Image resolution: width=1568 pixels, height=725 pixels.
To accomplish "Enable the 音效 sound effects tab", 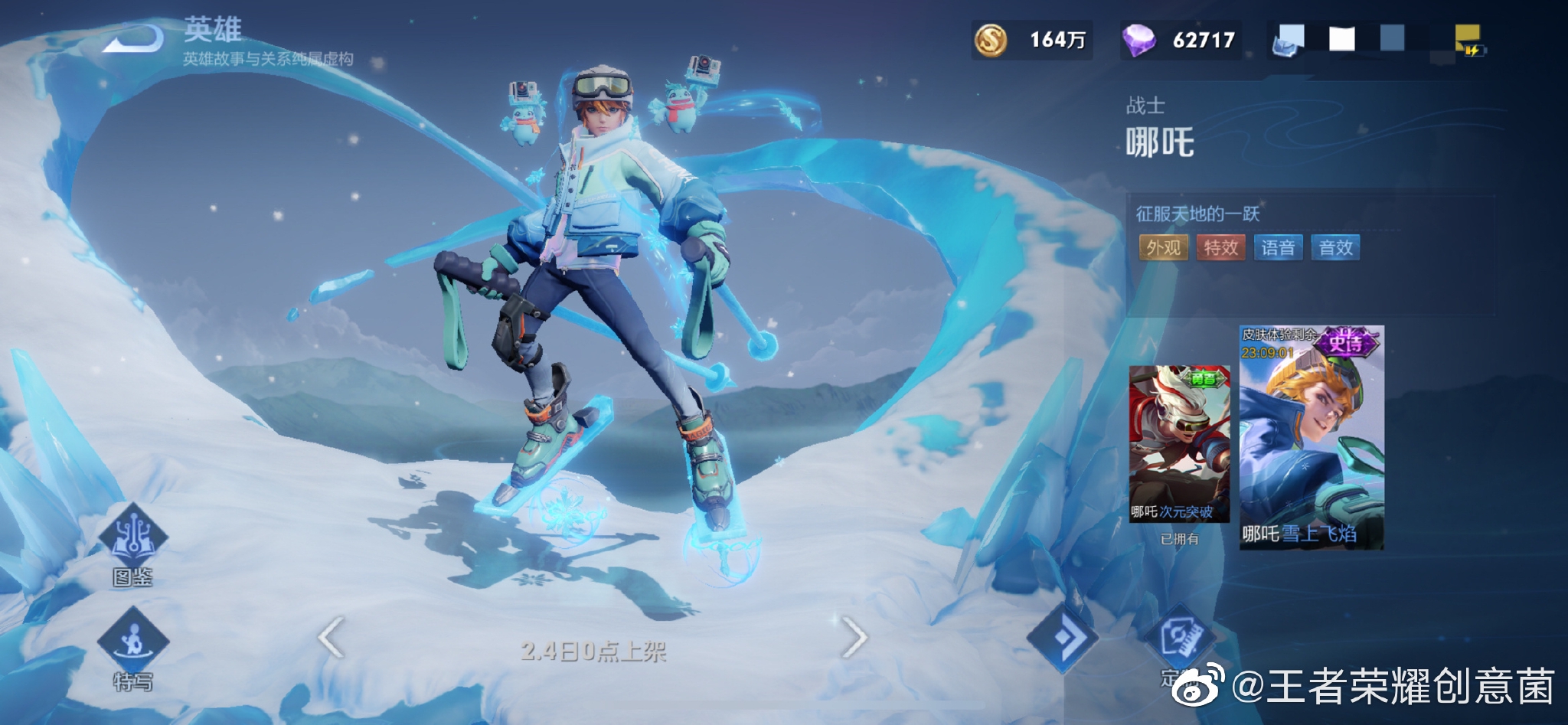I will (1336, 247).
